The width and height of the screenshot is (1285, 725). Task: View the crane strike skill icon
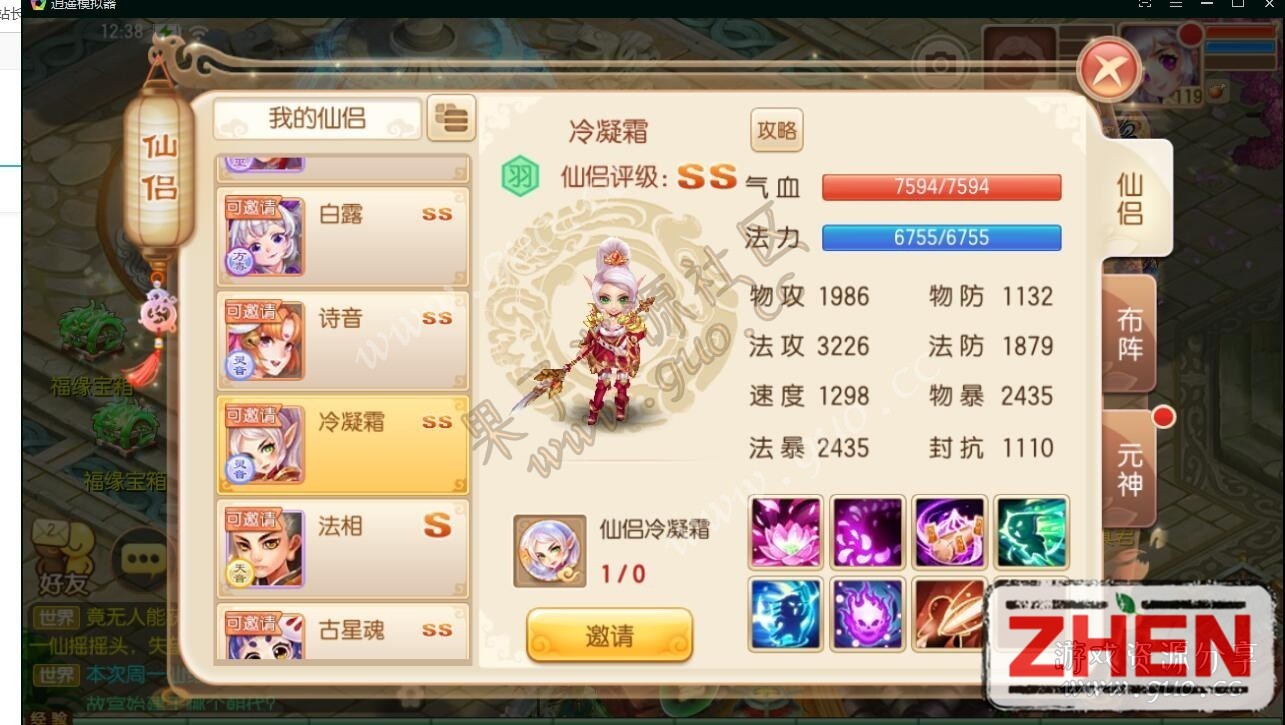(949, 616)
